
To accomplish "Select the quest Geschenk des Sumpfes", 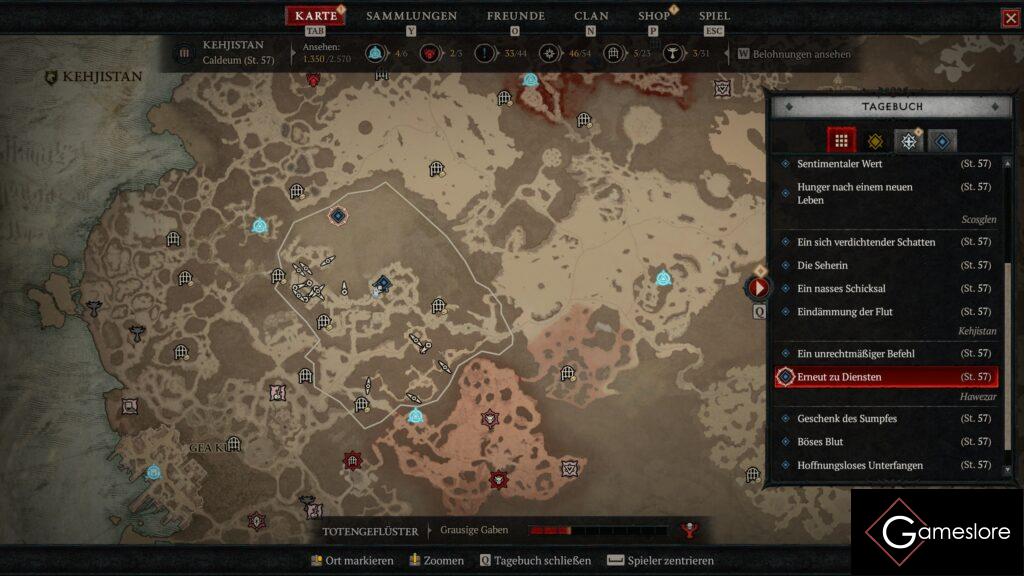I will [x=846, y=419].
